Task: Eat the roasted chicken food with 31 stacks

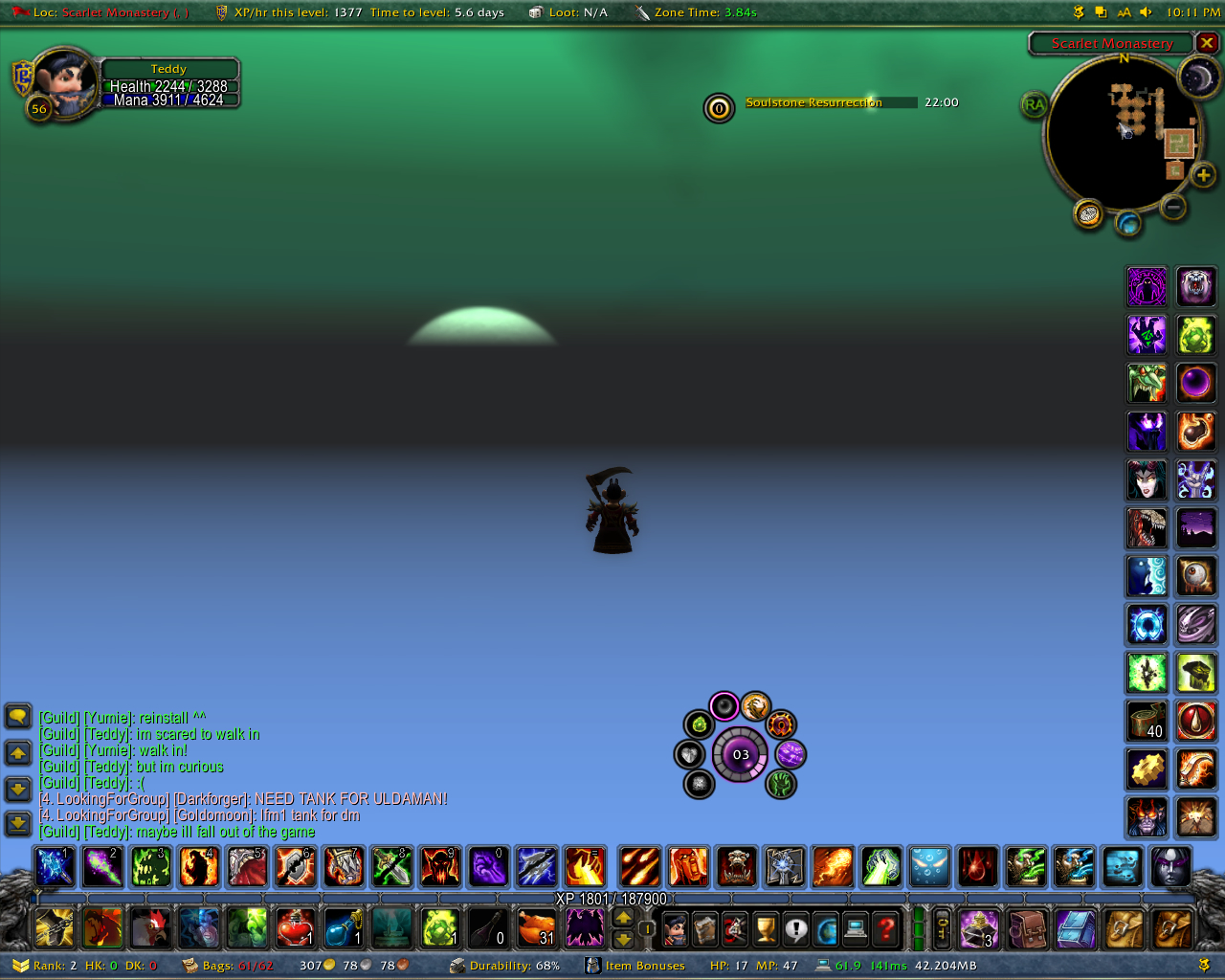Action: [536, 927]
